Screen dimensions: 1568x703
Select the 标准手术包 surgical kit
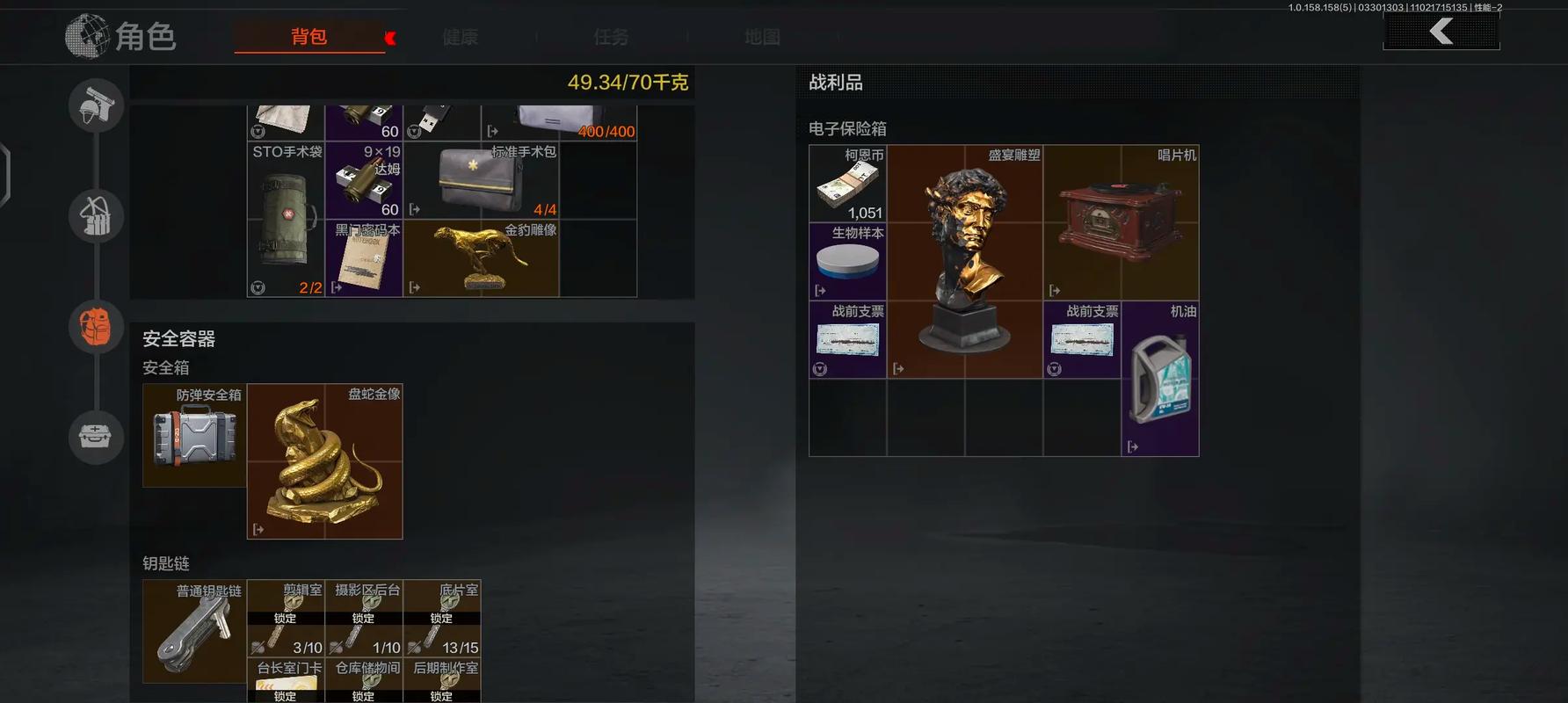[x=481, y=181]
